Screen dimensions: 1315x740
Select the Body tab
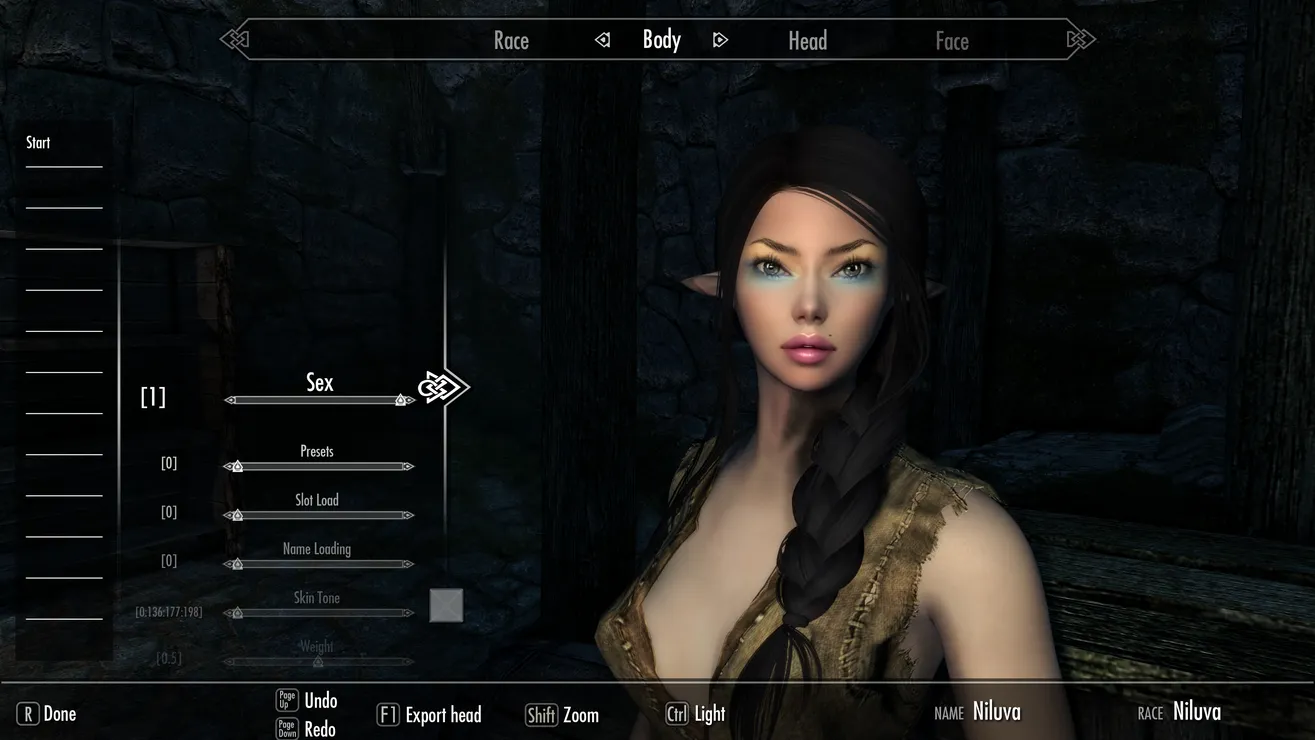coord(661,40)
